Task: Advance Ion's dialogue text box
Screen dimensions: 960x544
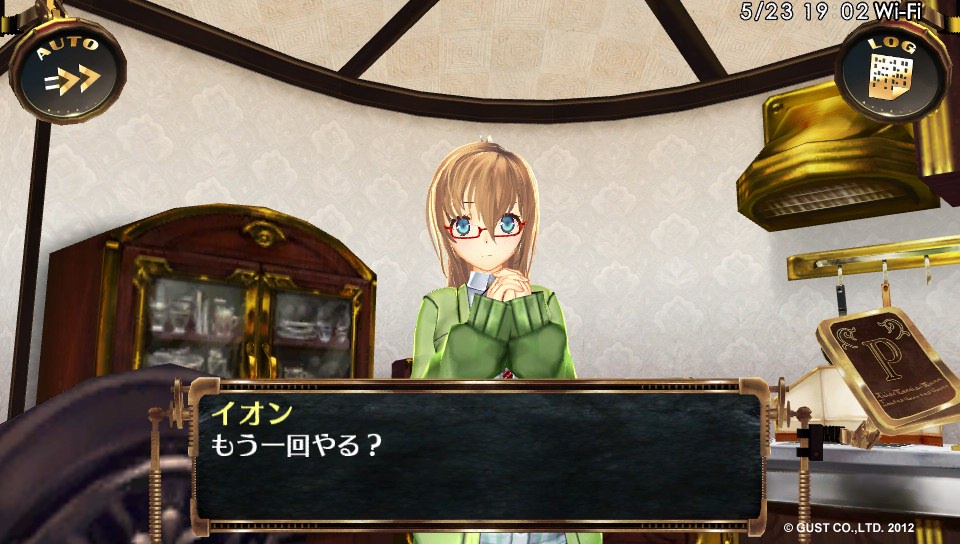Action: click(x=477, y=456)
